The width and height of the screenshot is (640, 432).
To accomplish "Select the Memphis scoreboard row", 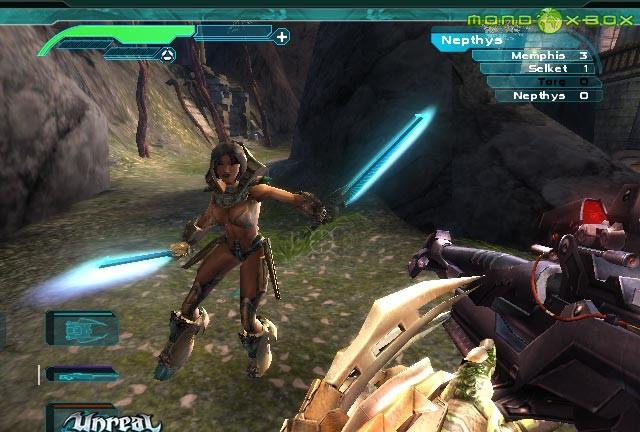I will coord(536,56).
